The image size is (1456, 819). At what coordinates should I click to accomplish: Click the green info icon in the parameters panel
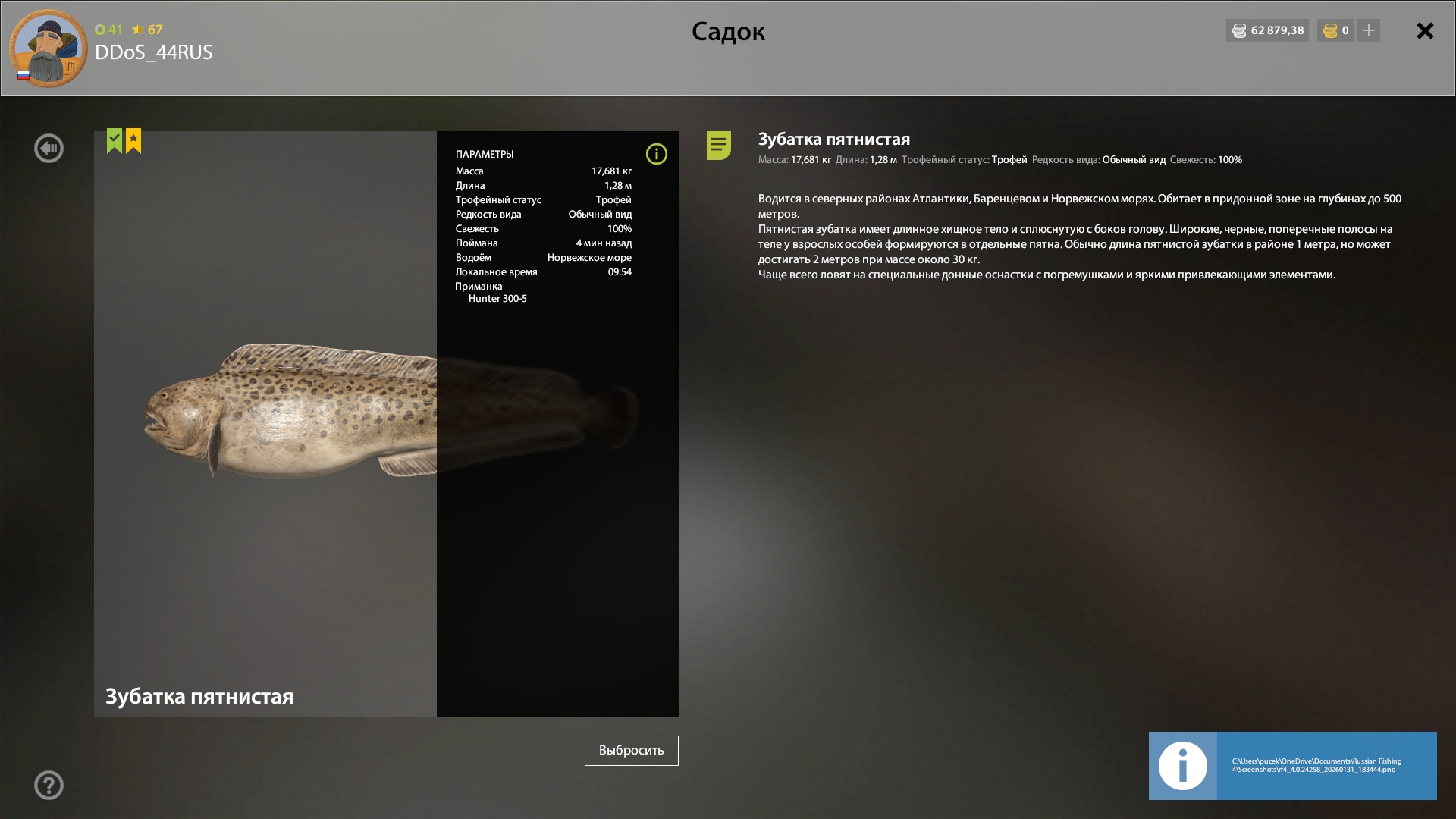pyautogui.click(x=656, y=155)
